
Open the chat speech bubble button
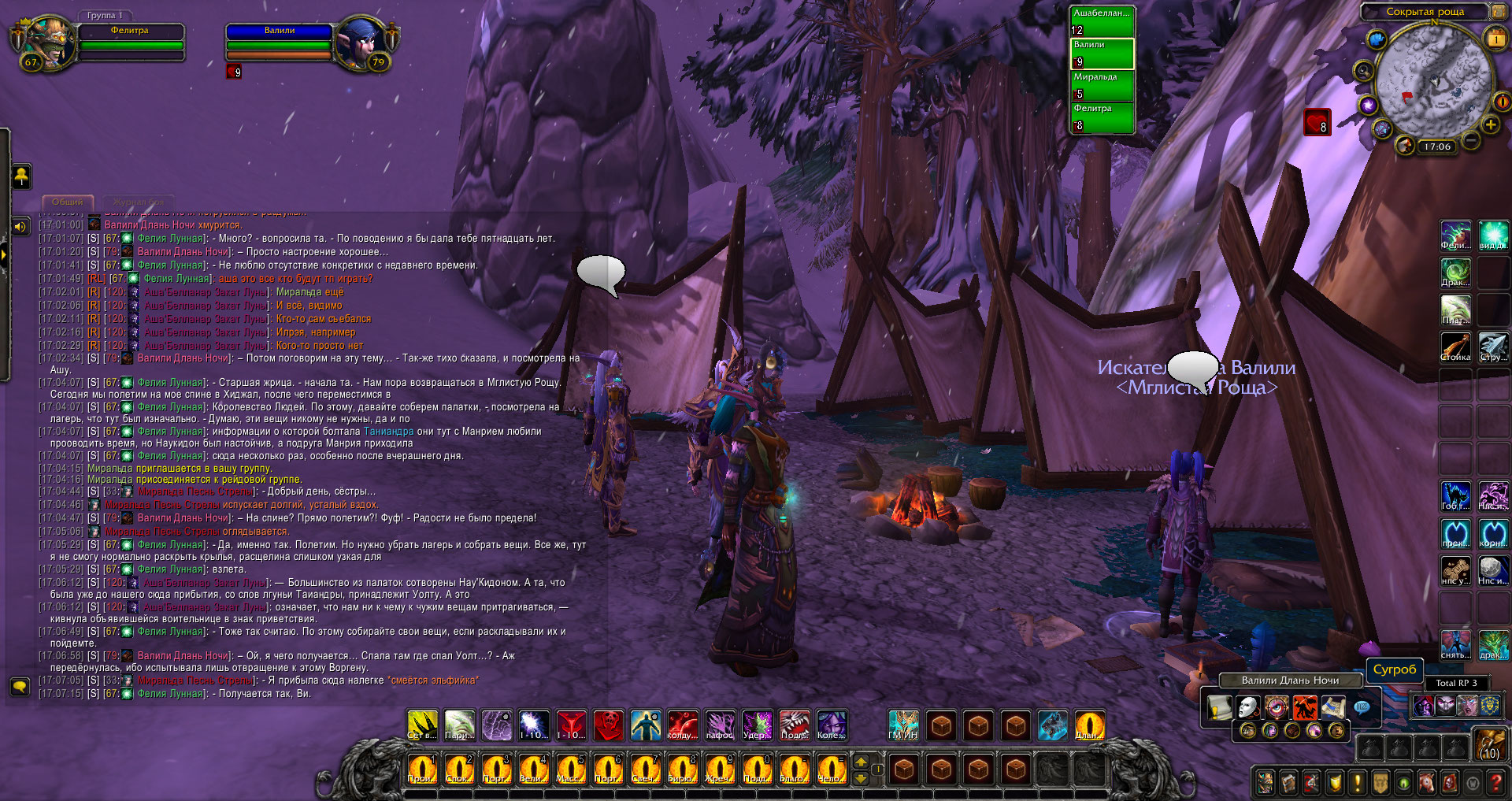[x=20, y=687]
